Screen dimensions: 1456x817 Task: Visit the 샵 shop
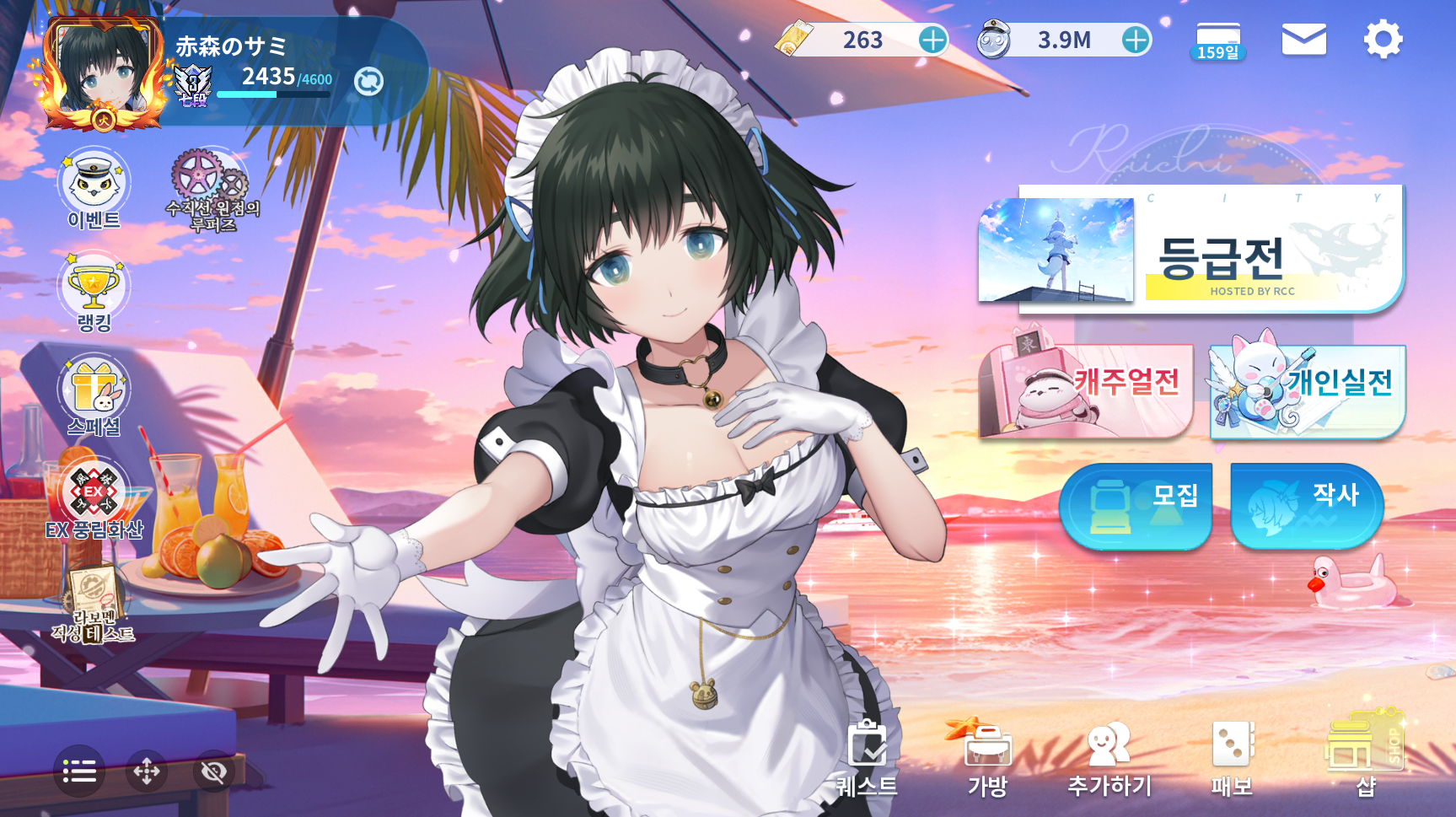[x=1365, y=755]
